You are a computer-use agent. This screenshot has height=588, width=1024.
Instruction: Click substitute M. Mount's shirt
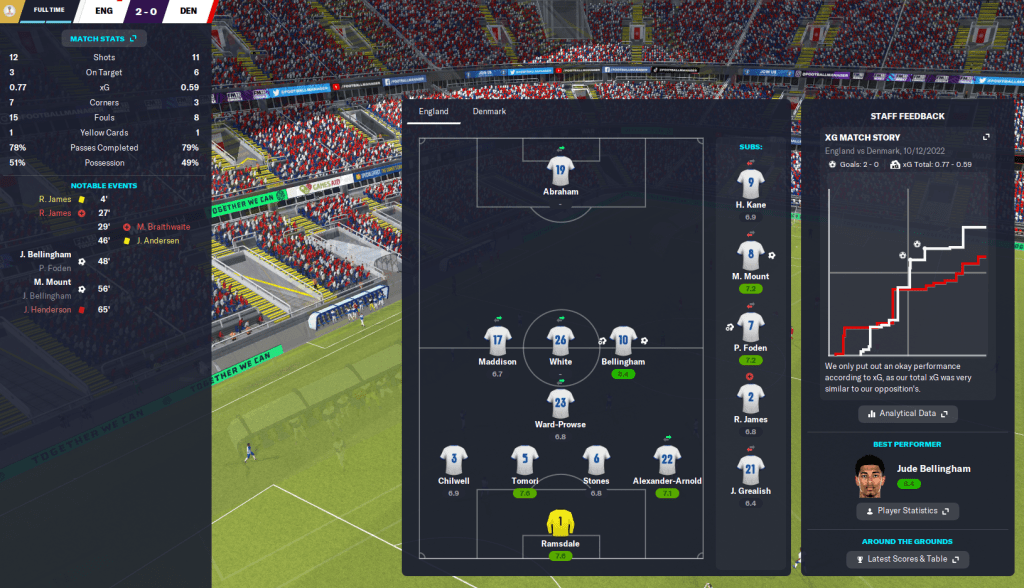click(751, 254)
